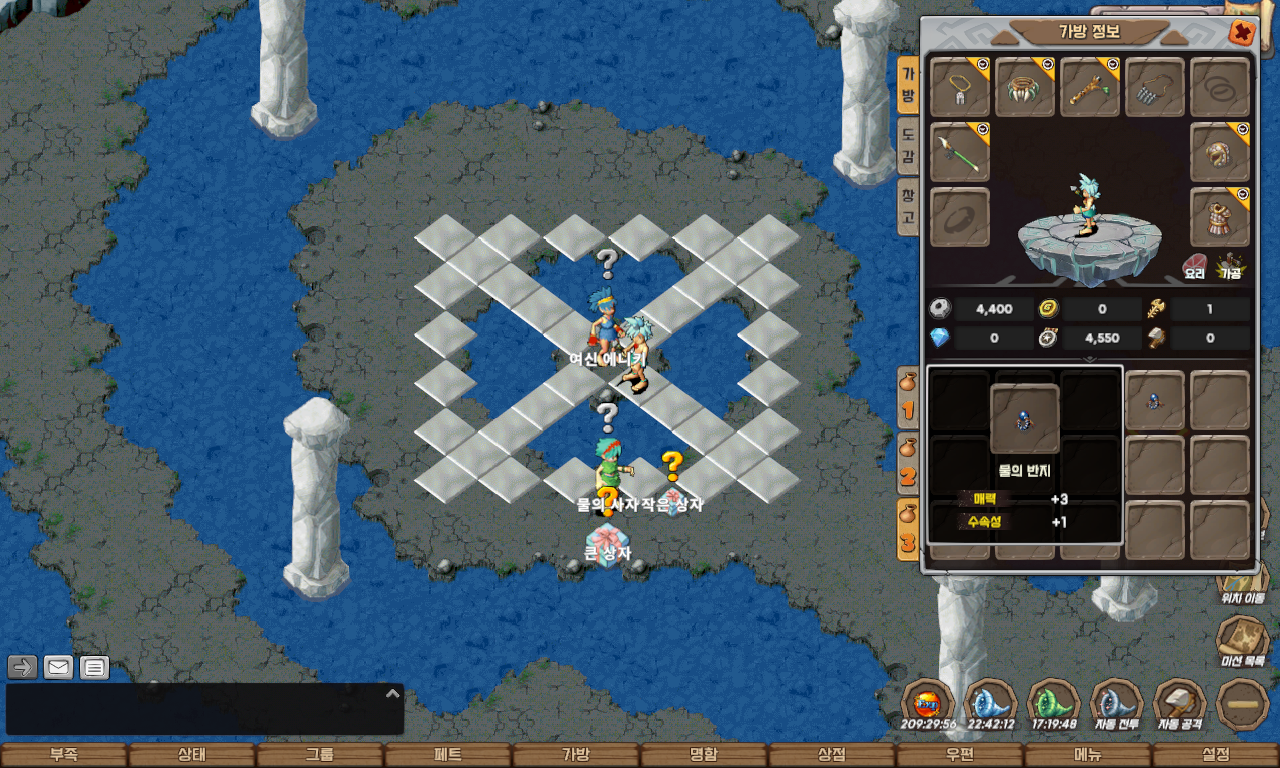The width and height of the screenshot is (1280, 768).
Task: Switch to bag pouch 2
Action: 907,462
